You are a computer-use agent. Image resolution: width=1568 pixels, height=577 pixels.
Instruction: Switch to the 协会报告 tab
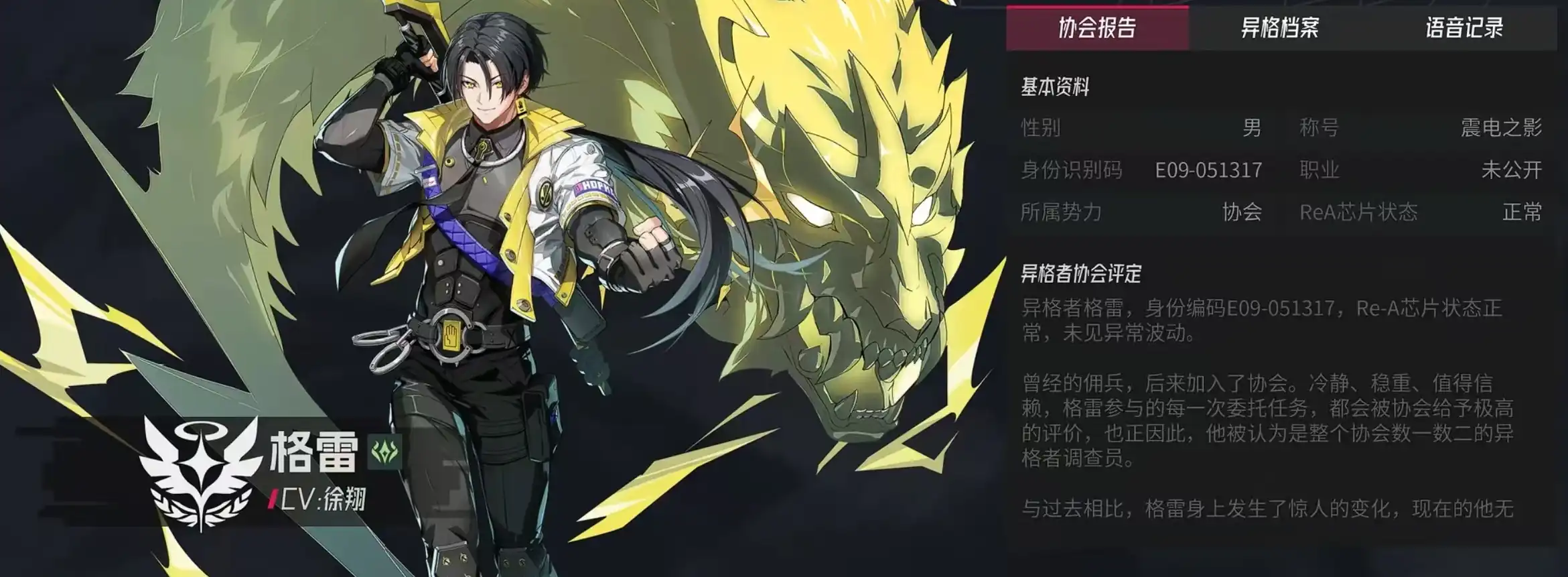click(1097, 28)
